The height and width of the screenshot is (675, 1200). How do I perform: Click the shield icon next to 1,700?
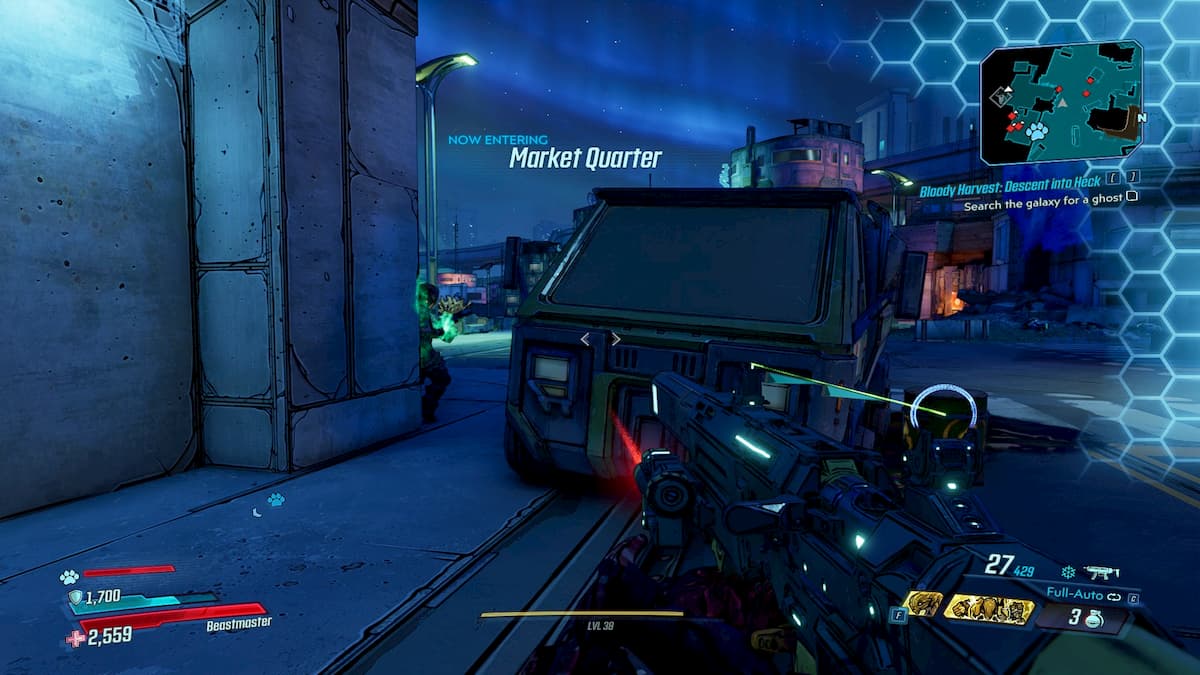click(x=76, y=597)
